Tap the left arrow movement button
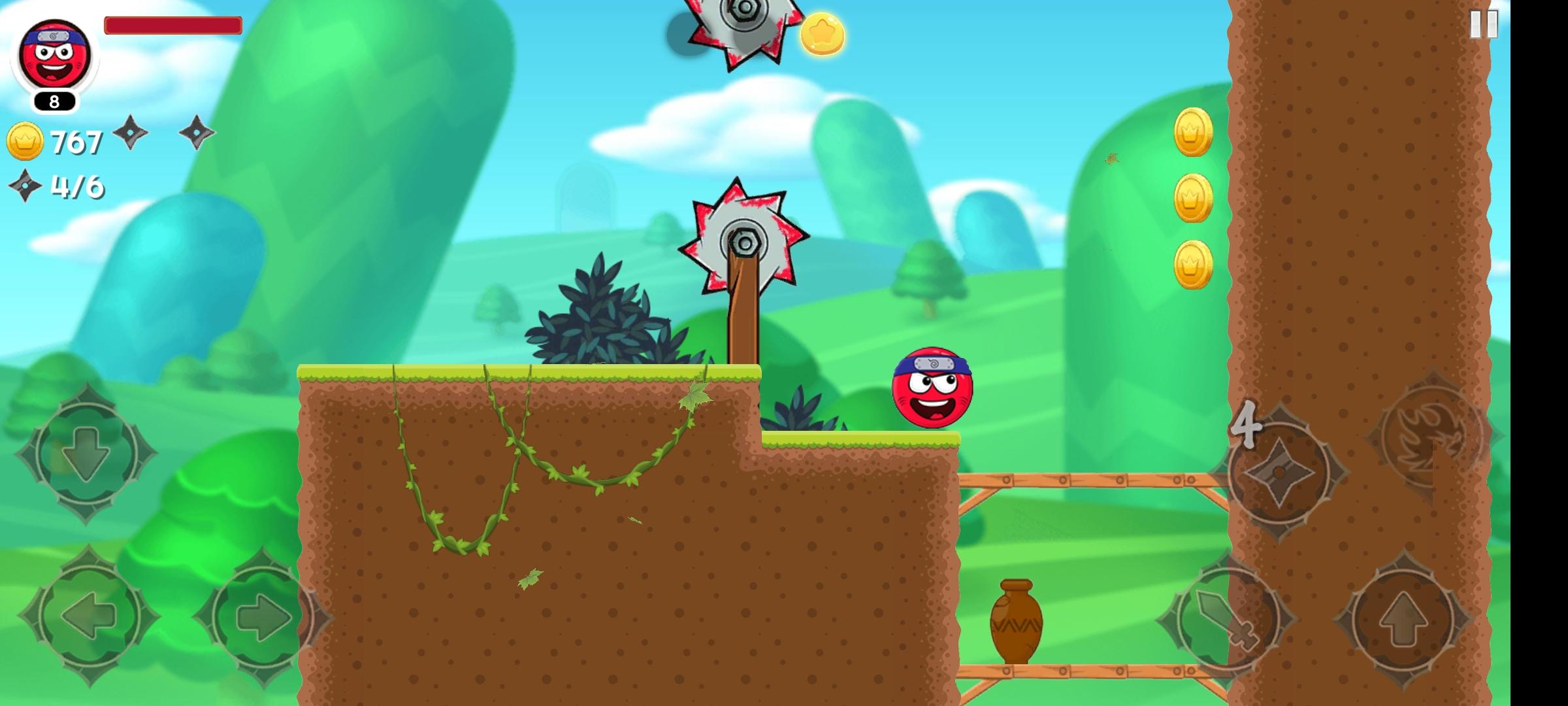 pyautogui.click(x=88, y=616)
